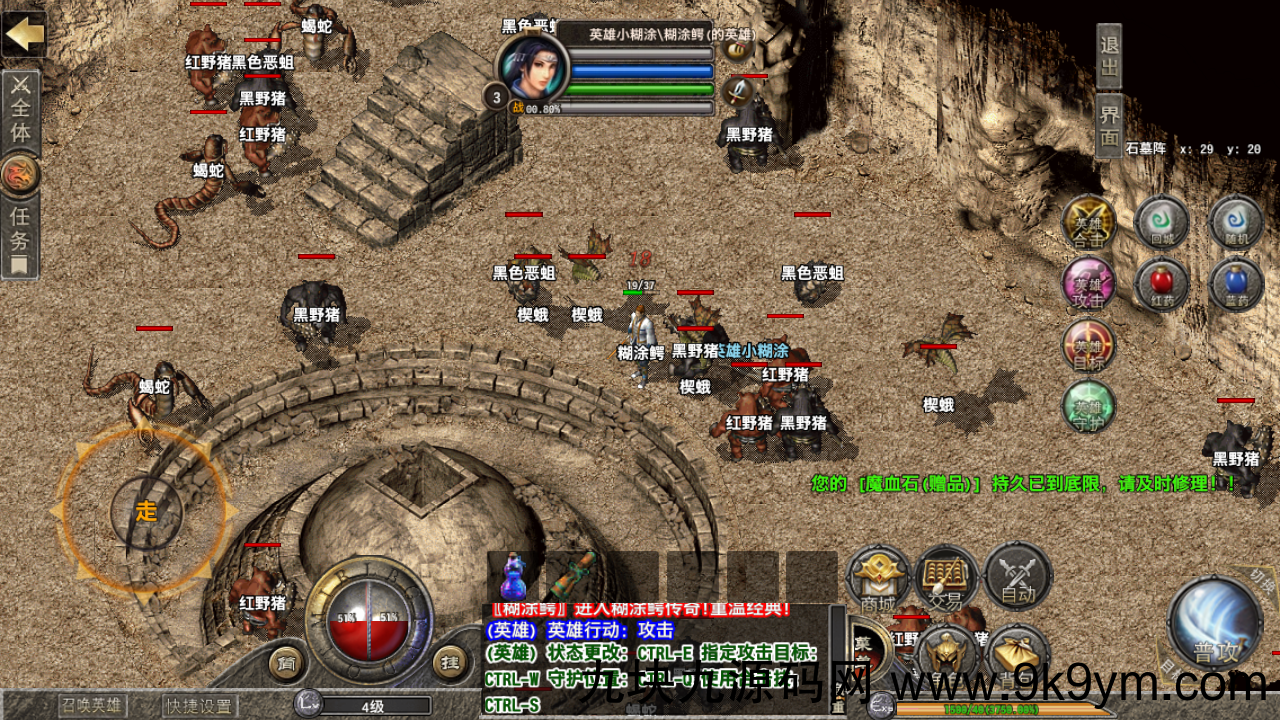Screen dimensions: 1280x720
Task: Choose the 英雄目标 hero target icon
Action: click(1088, 347)
